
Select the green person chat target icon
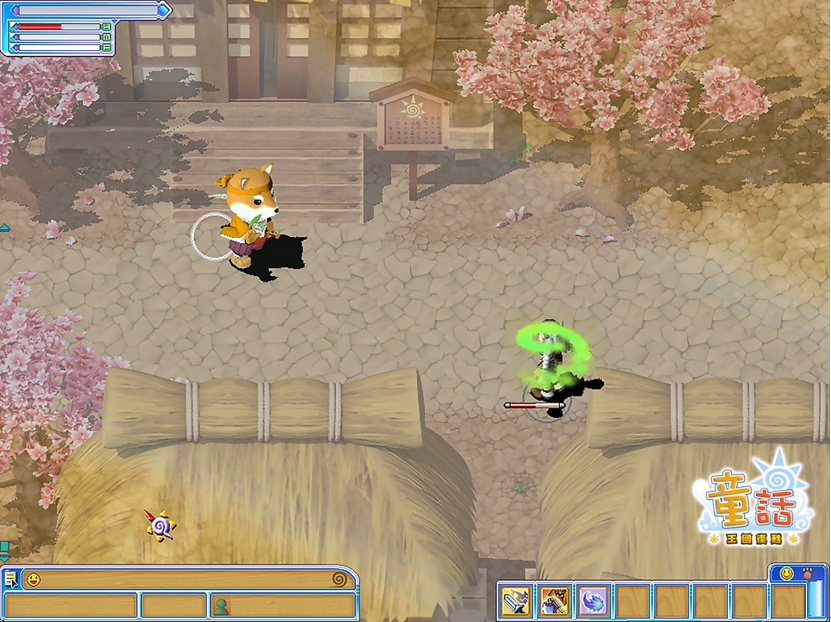(x=221, y=605)
